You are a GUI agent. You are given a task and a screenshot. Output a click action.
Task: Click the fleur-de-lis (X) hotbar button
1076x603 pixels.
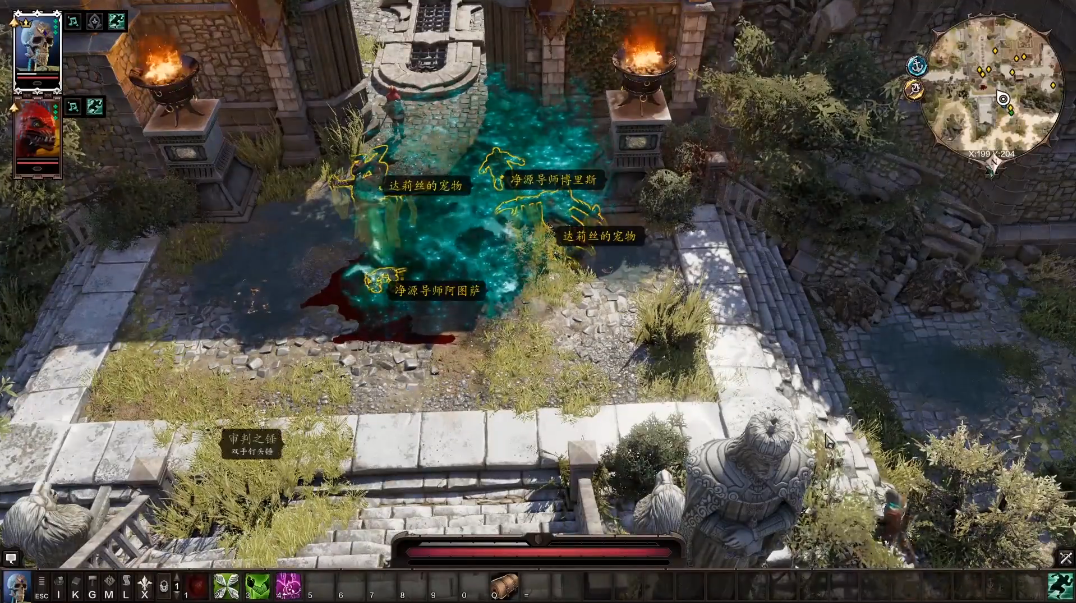pyautogui.click(x=144, y=587)
